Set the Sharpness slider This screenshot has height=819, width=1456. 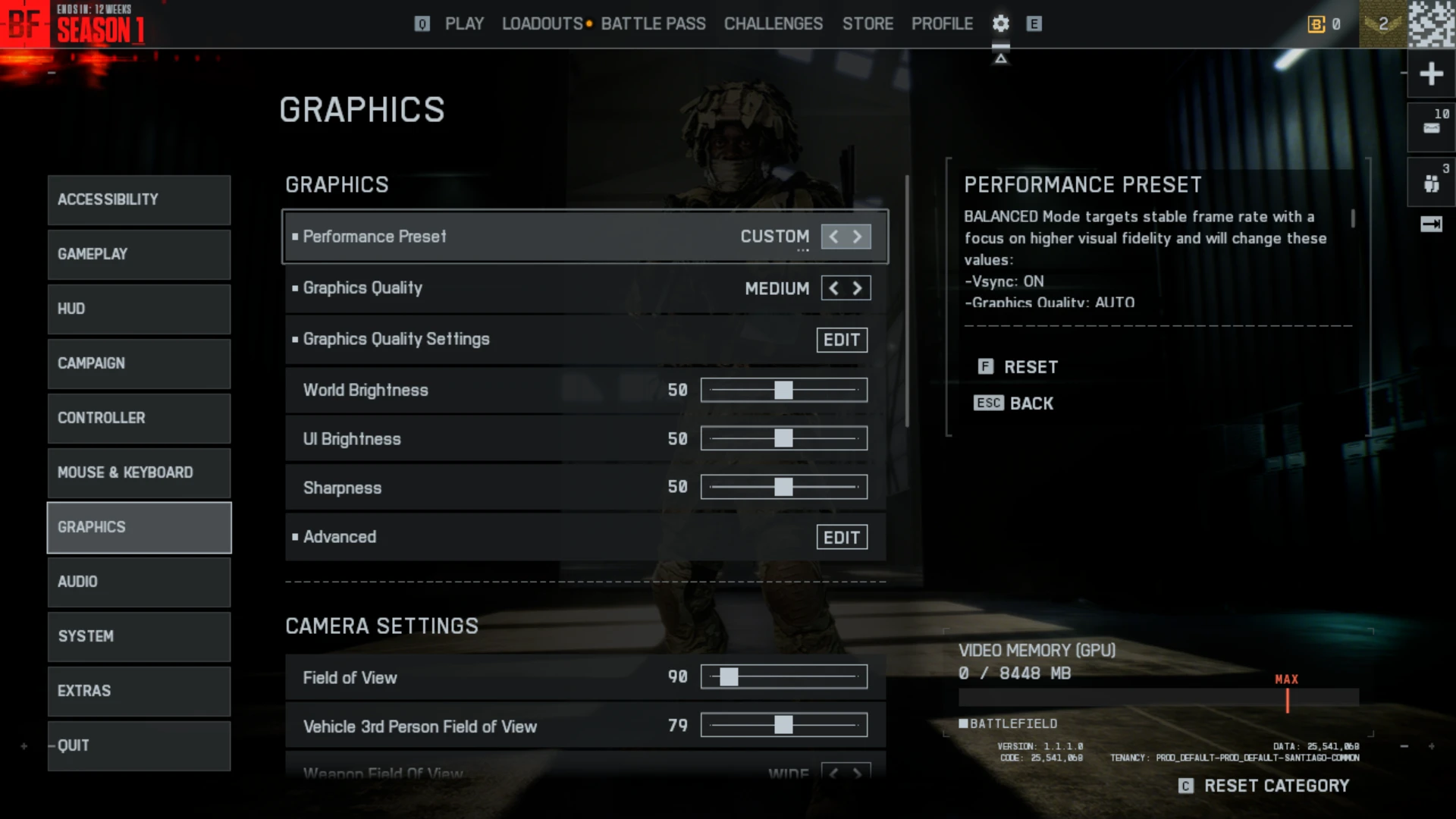point(783,487)
